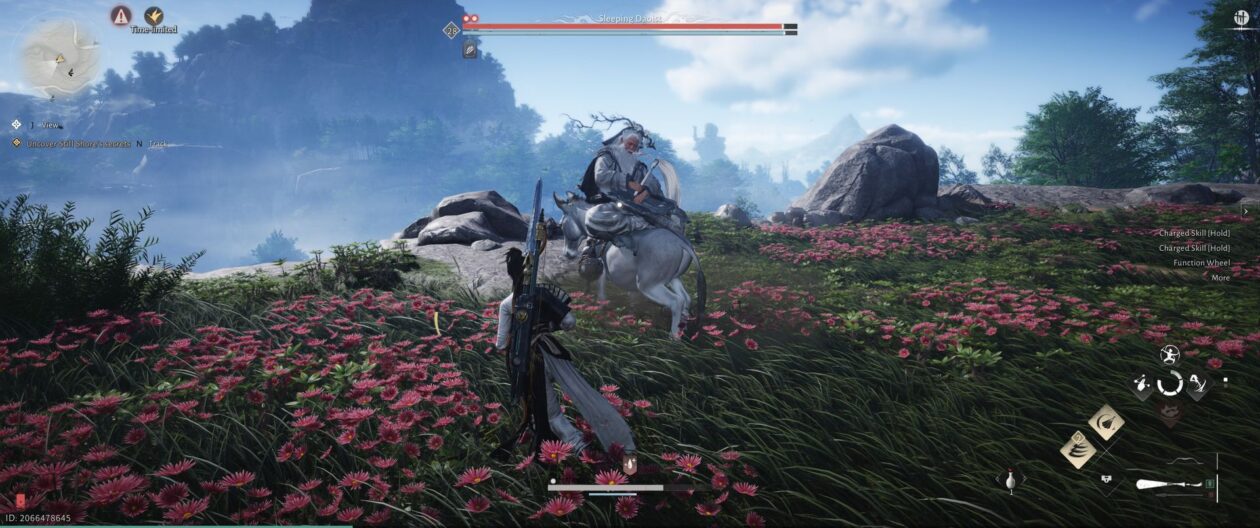Viewport: 1260px width, 528px height.
Task: Use the gourd consumable item
Action: [x=1010, y=480]
